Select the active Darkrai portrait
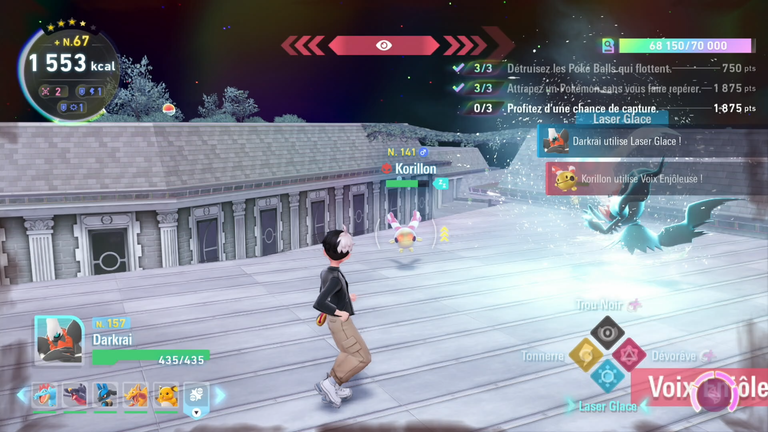This screenshot has height=432, width=768. click(x=58, y=341)
